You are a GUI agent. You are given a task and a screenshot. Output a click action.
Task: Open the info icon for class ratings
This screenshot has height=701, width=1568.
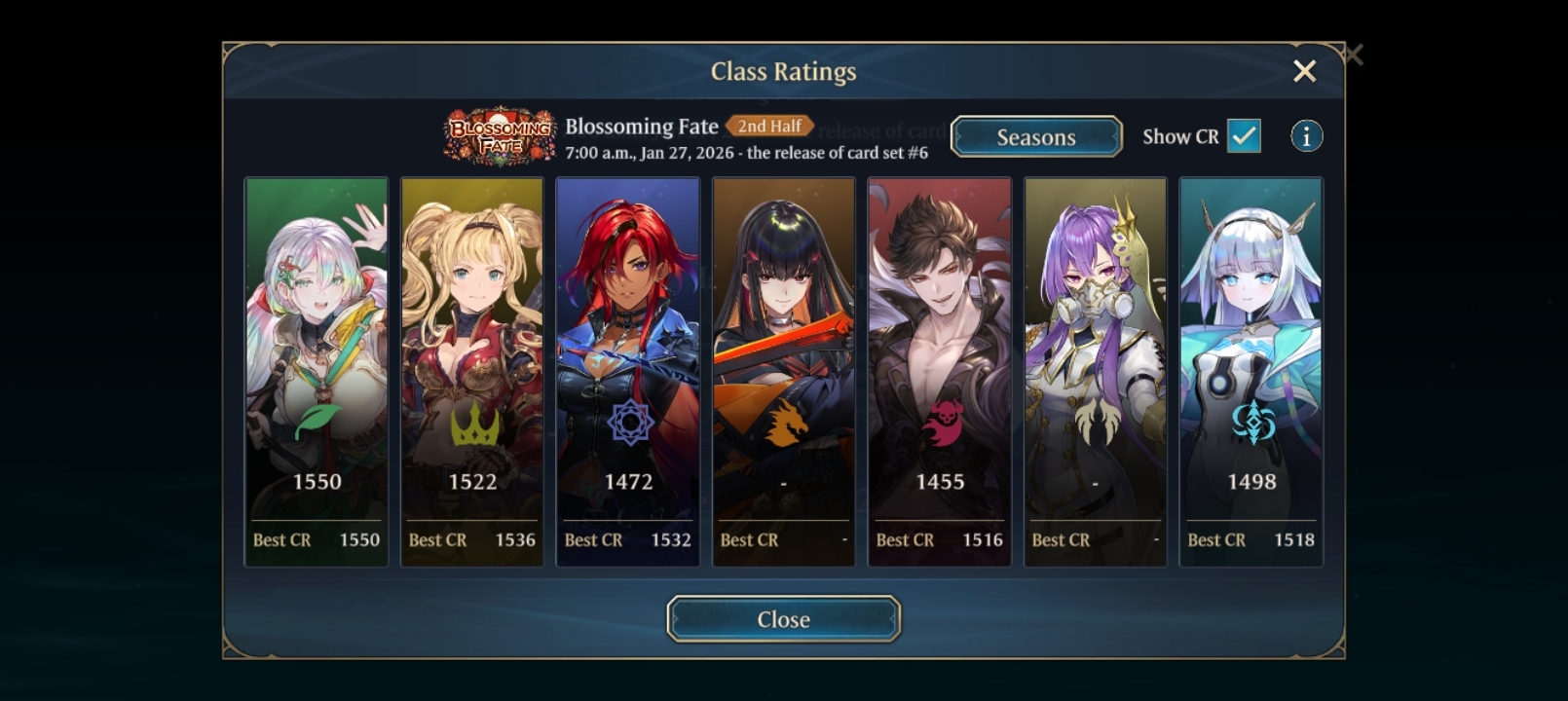pyautogui.click(x=1306, y=136)
